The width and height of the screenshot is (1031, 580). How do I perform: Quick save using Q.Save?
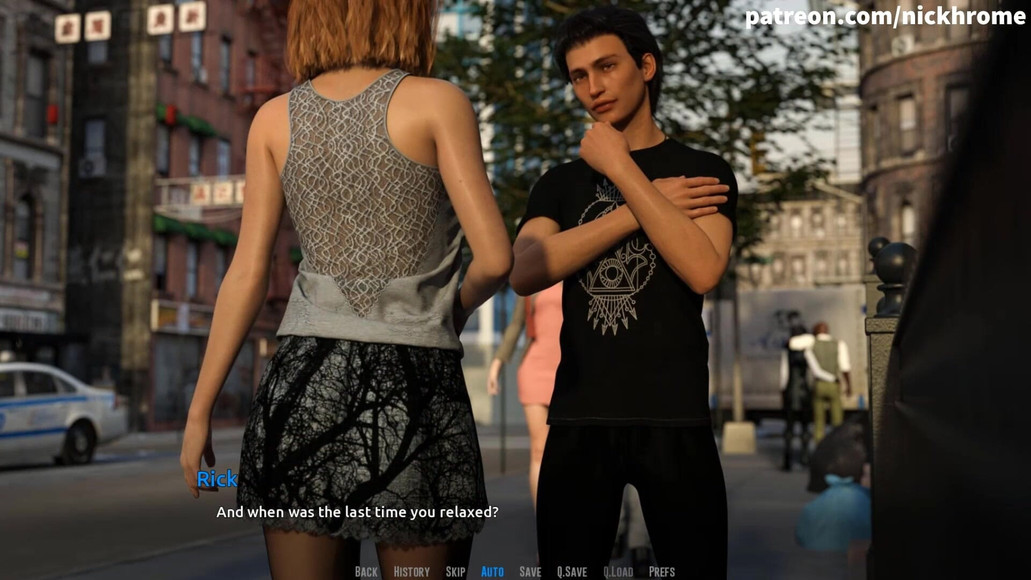pos(571,572)
